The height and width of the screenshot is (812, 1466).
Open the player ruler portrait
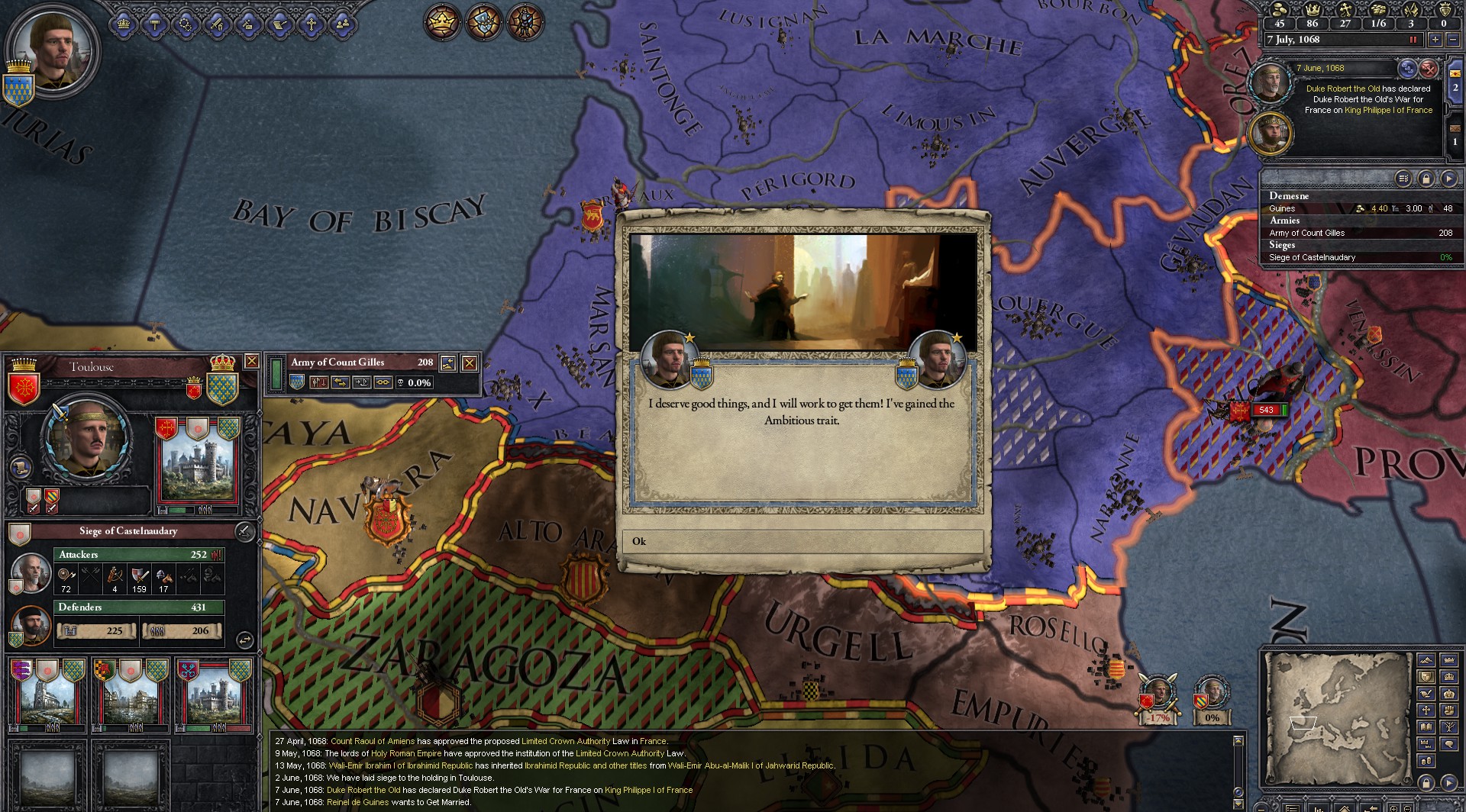[52, 48]
